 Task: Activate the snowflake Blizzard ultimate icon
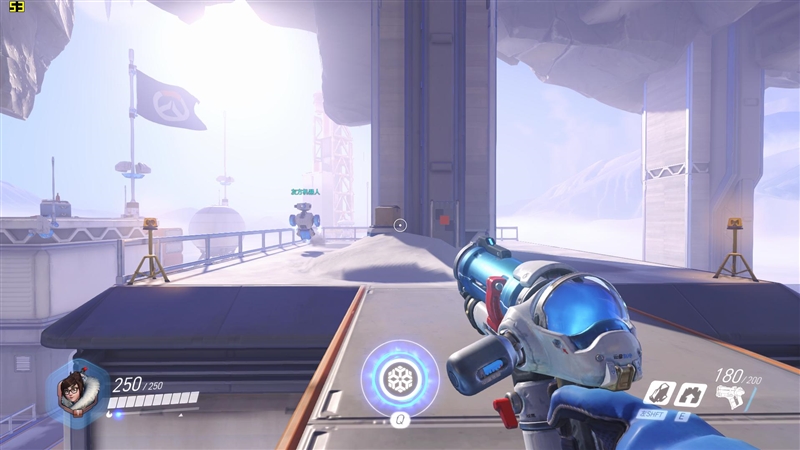coord(400,379)
